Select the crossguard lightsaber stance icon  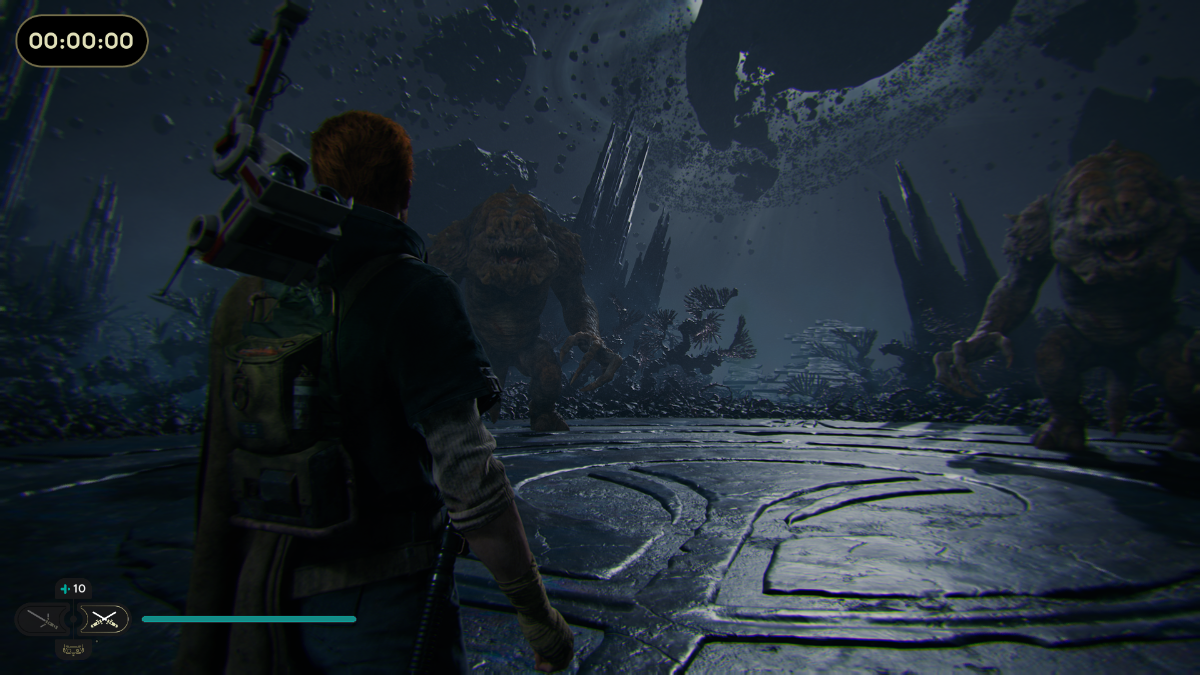(x=41, y=619)
